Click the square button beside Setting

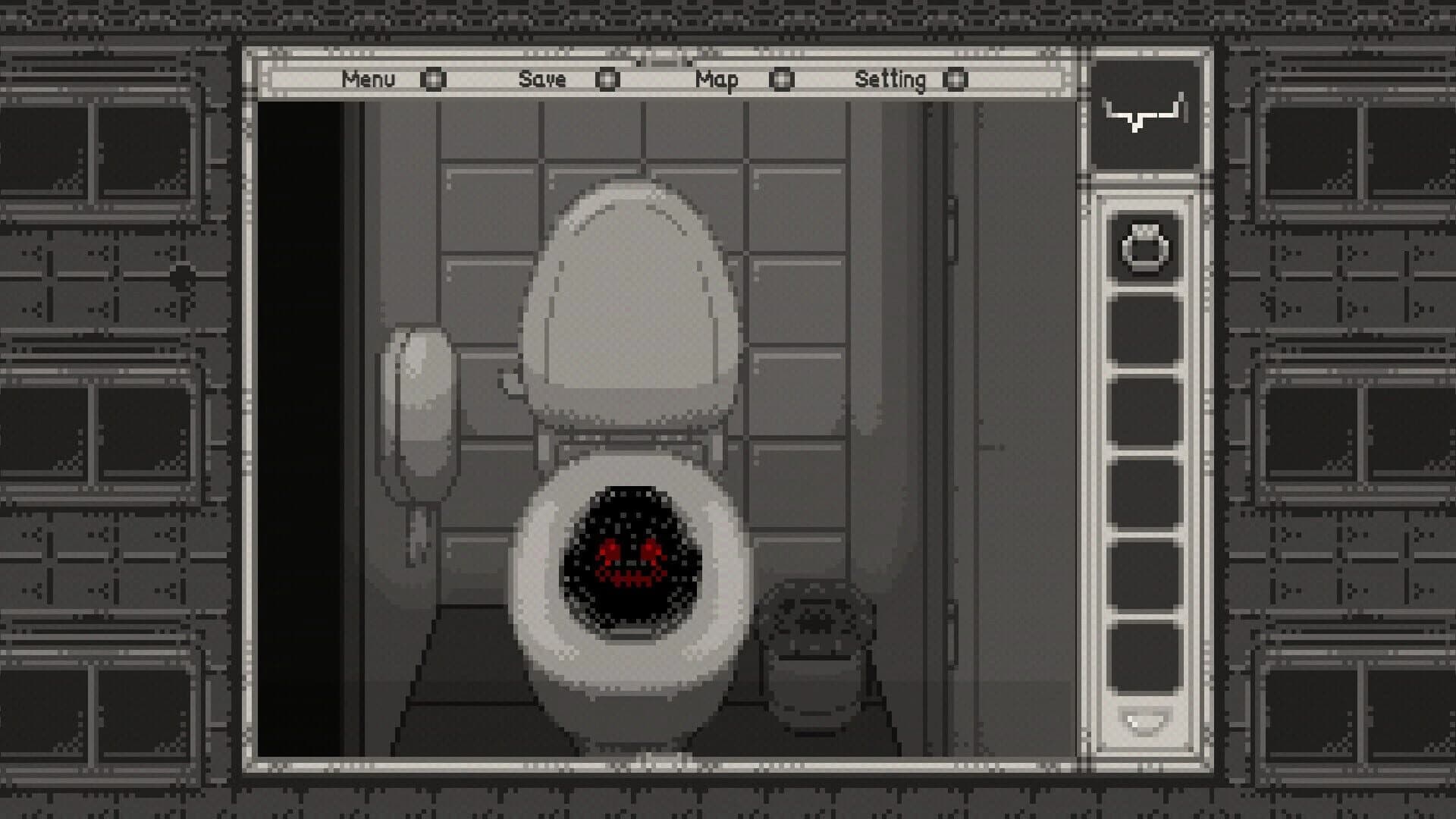957,79
